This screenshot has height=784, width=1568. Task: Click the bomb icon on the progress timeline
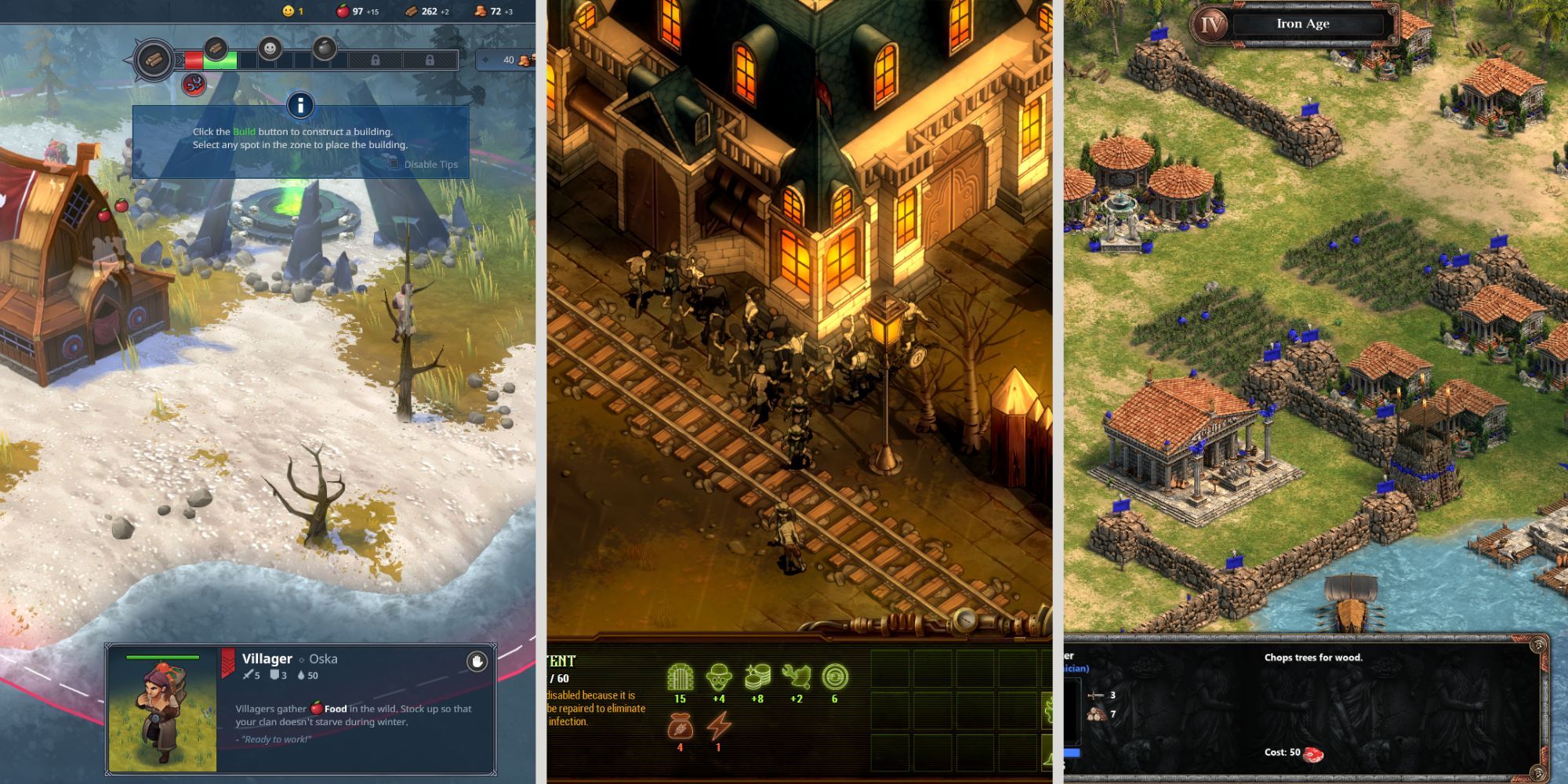pos(325,47)
